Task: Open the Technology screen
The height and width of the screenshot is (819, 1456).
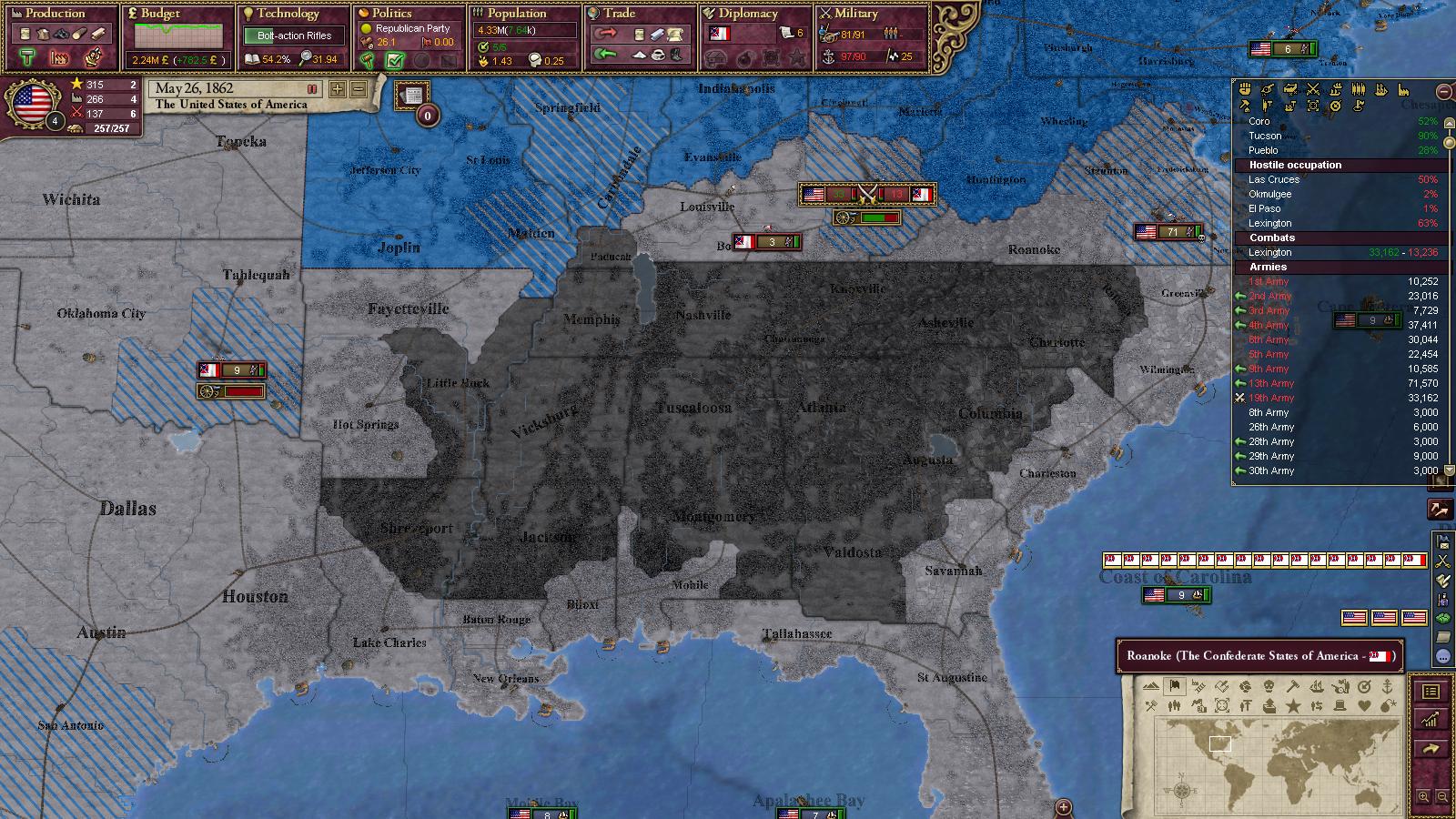Action: 288,14
